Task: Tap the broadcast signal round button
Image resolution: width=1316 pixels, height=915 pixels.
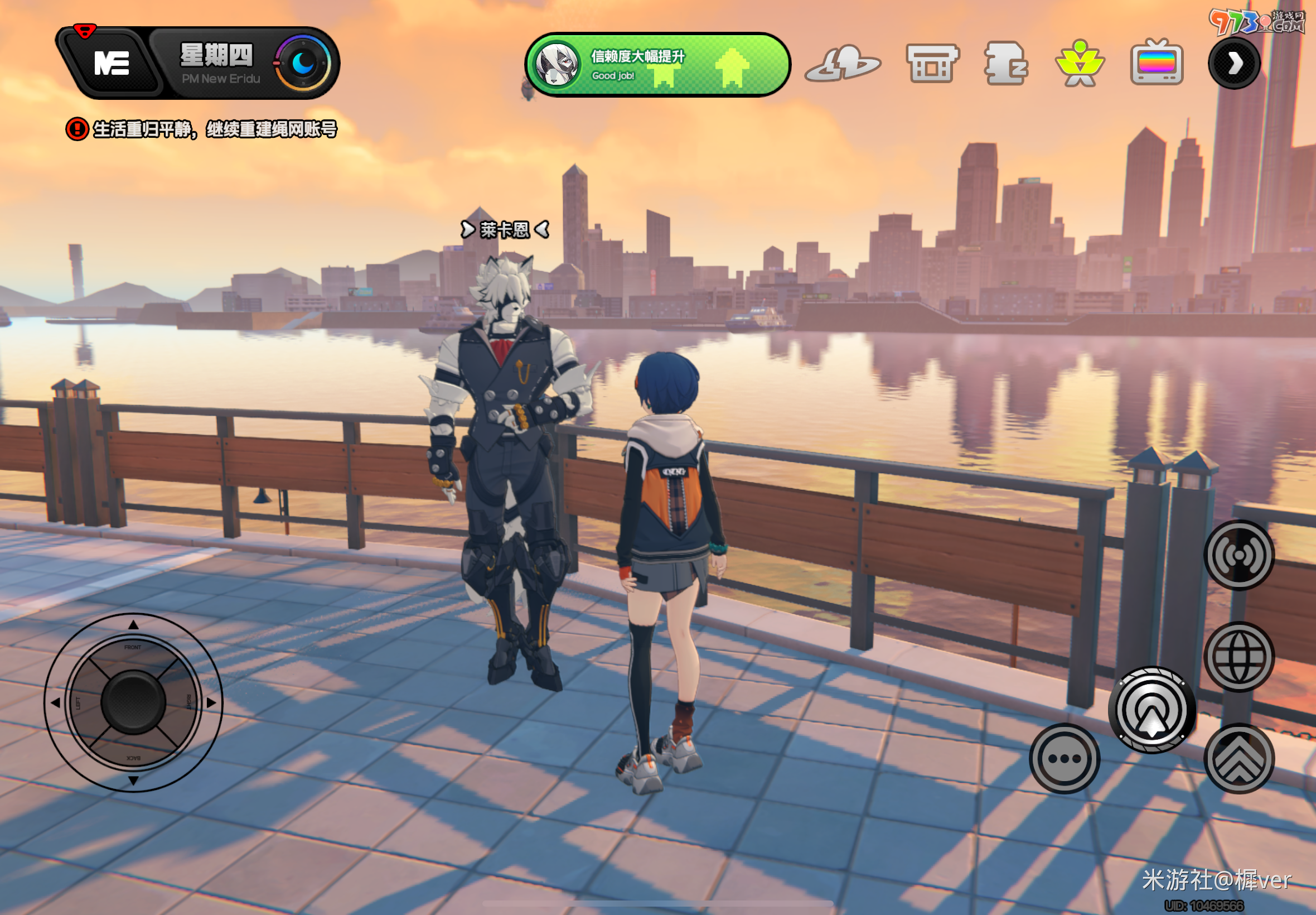Action: coord(1238,555)
